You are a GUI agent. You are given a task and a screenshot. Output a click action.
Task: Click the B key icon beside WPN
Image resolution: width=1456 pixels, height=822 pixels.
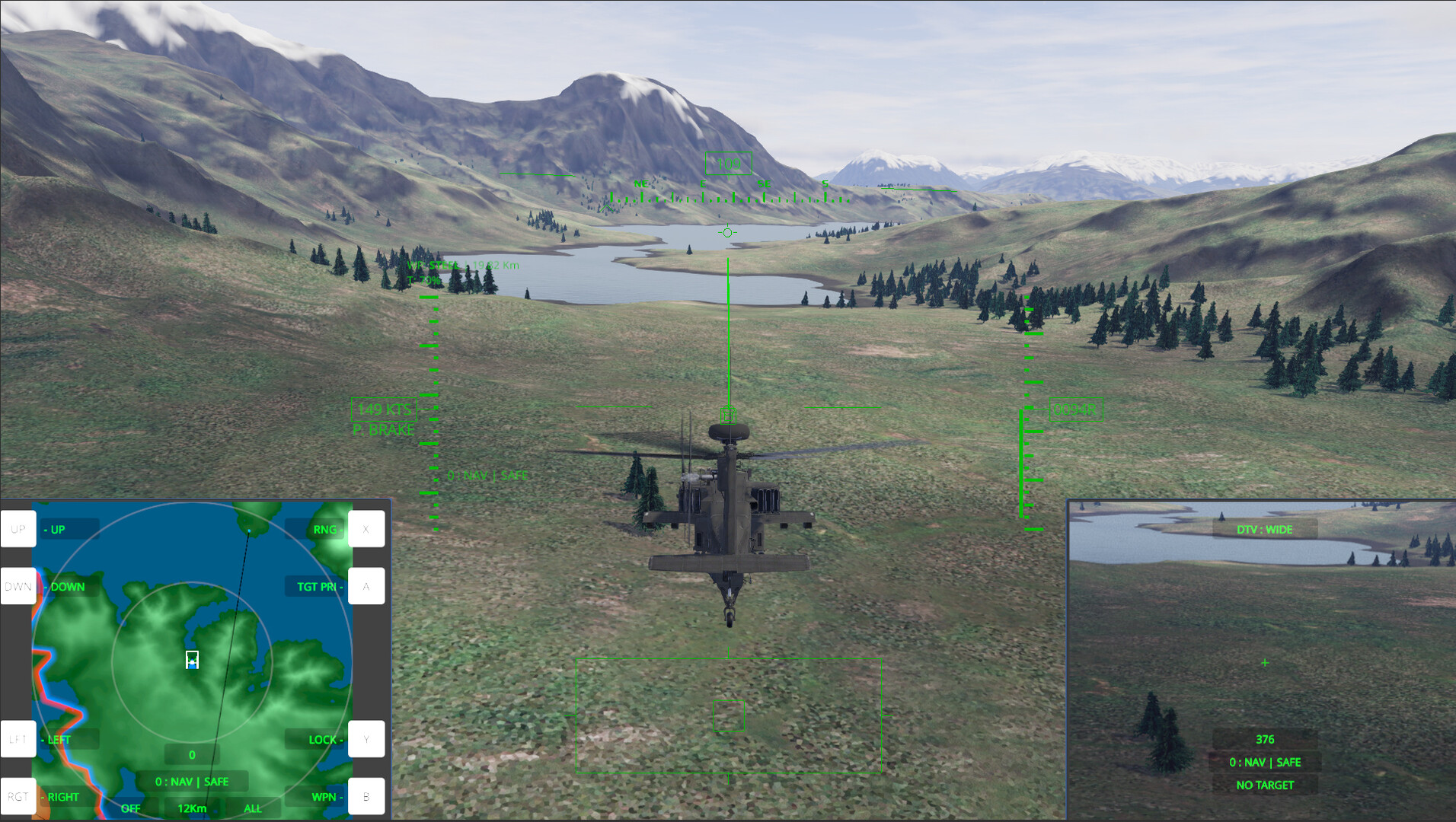(x=366, y=796)
